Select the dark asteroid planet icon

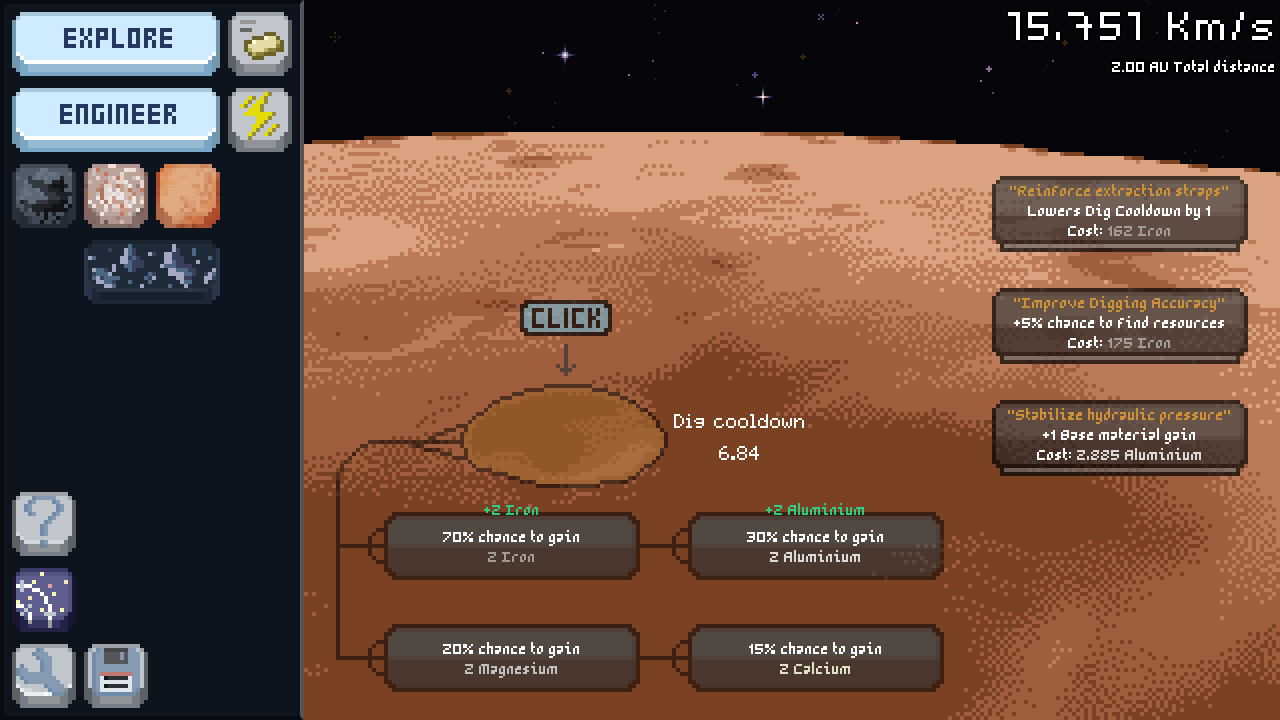pyautogui.click(x=43, y=195)
